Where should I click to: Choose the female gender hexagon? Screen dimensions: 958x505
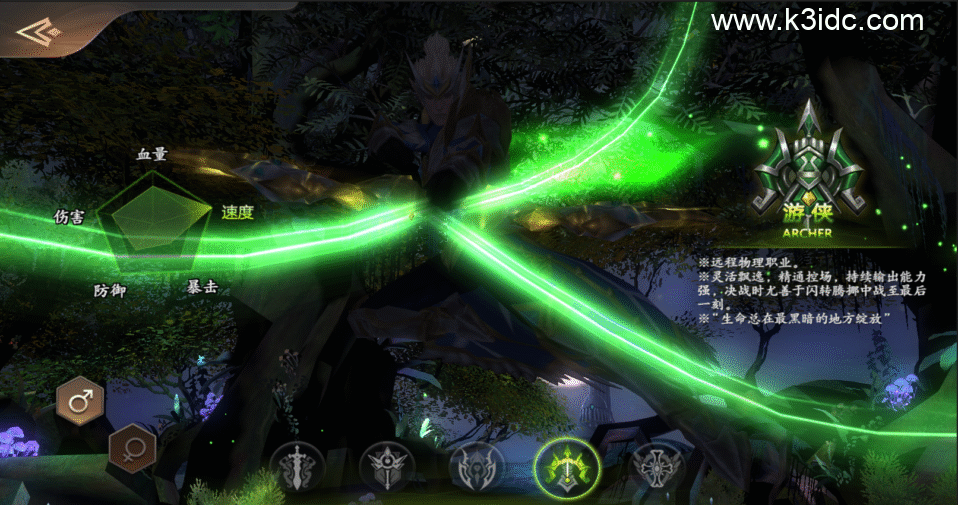tap(131, 448)
